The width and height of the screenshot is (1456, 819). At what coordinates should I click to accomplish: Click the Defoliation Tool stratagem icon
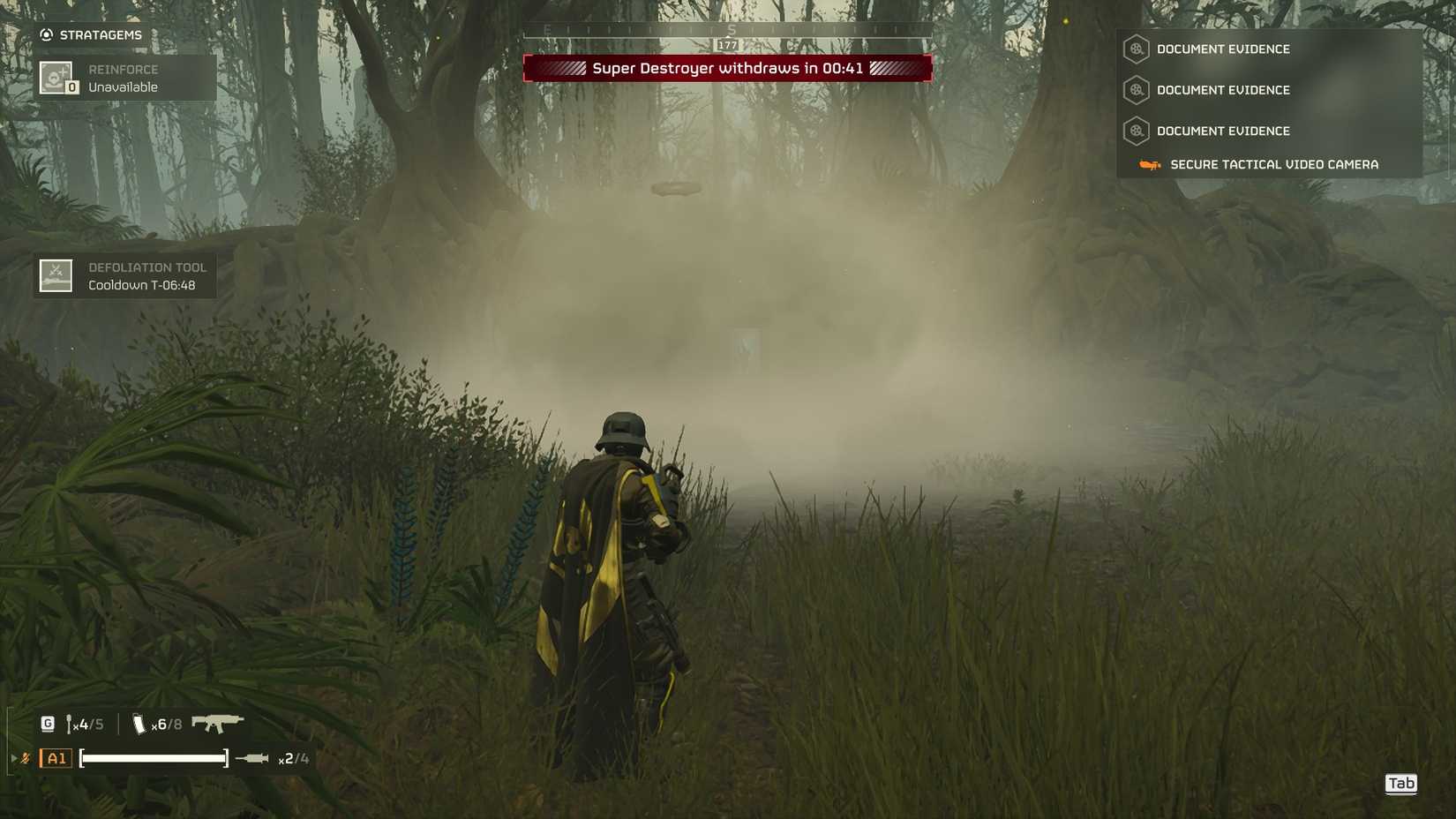(55, 274)
